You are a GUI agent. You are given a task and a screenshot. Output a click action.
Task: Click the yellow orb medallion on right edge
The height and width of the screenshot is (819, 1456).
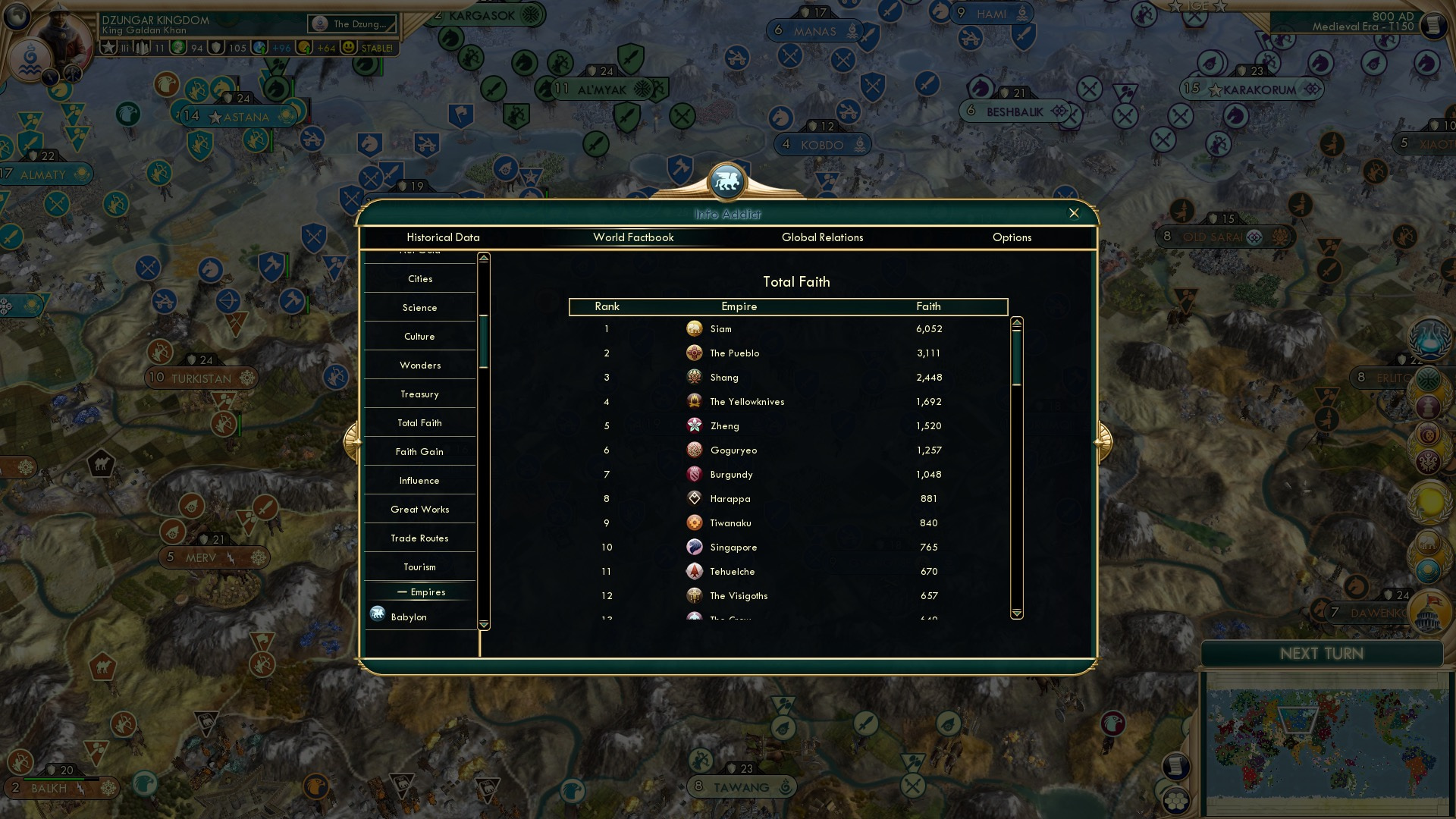coord(1429,500)
